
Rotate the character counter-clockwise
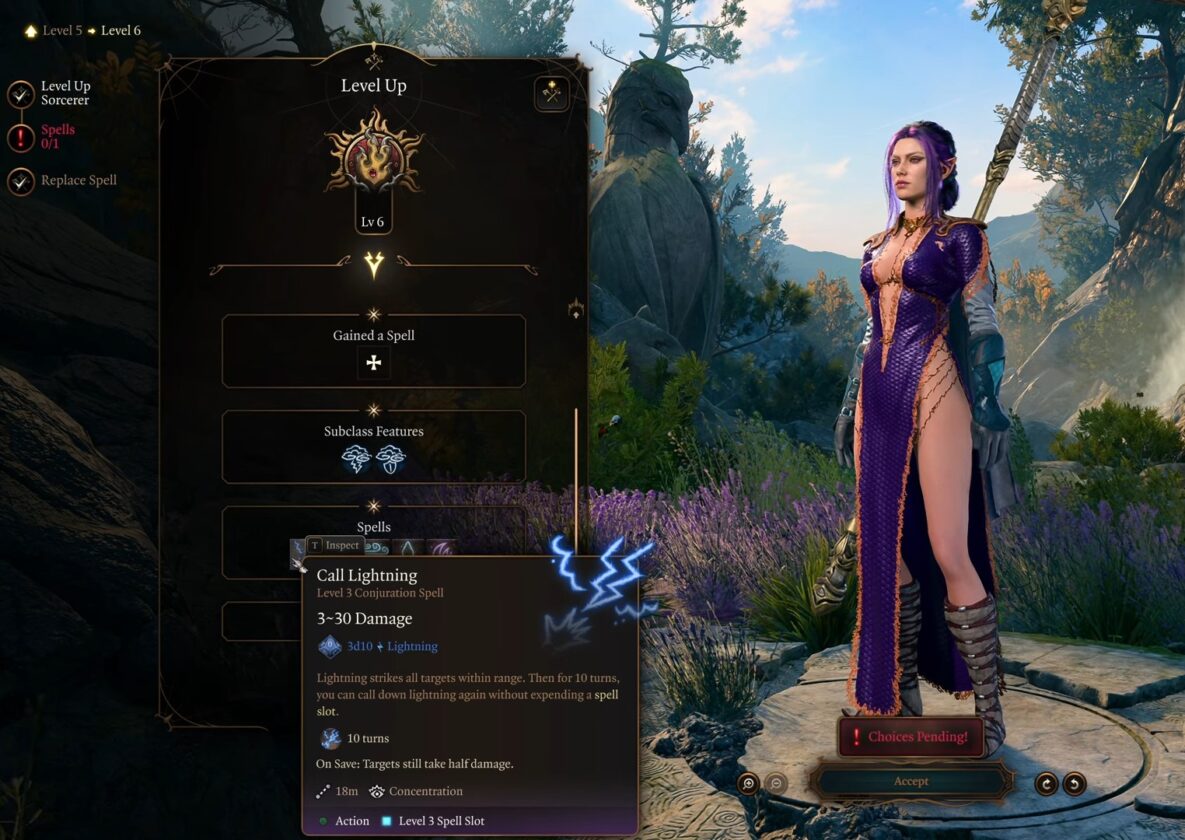[1074, 784]
